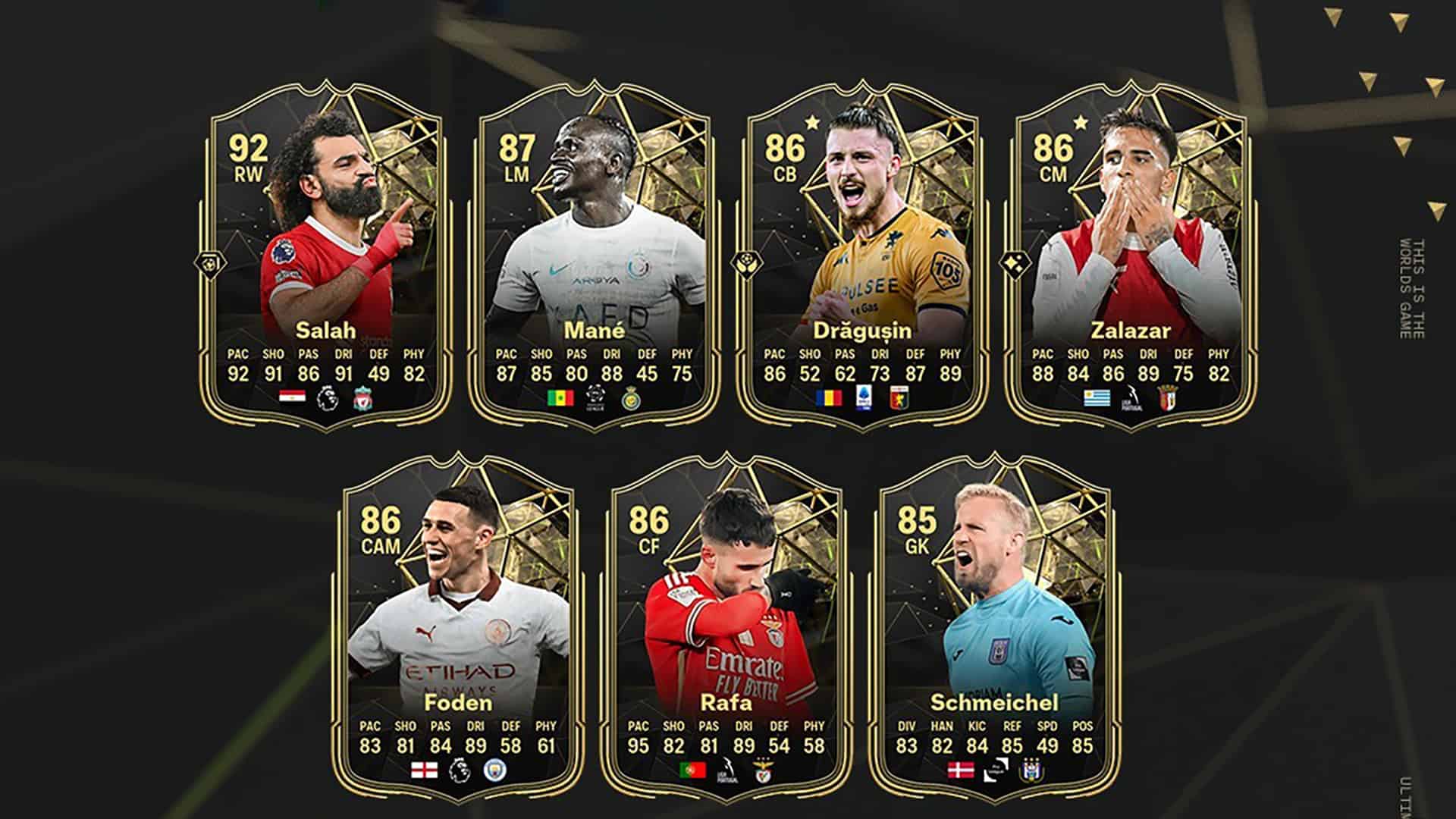Click the Egypt flag beneath Salah's stats
Viewport: 1456px width, 819px height.
pyautogui.click(x=293, y=397)
